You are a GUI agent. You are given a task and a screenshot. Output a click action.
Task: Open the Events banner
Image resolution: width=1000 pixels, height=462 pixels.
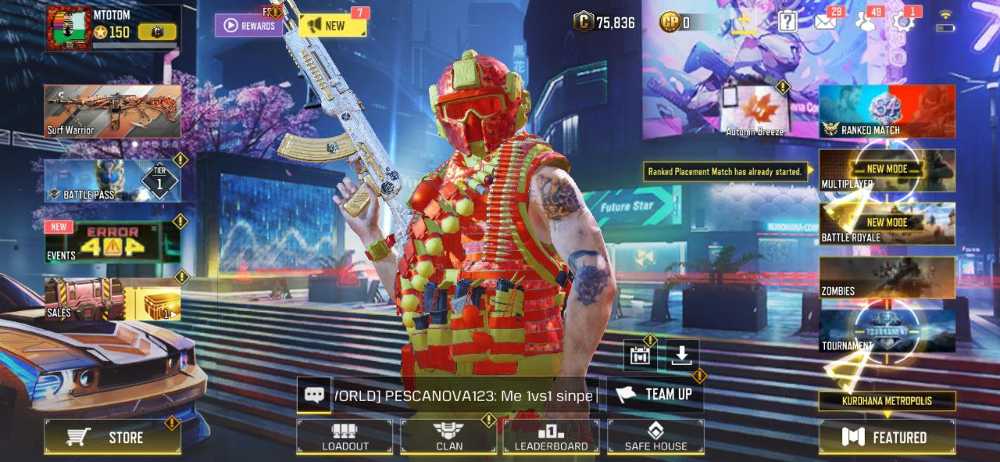(112, 241)
